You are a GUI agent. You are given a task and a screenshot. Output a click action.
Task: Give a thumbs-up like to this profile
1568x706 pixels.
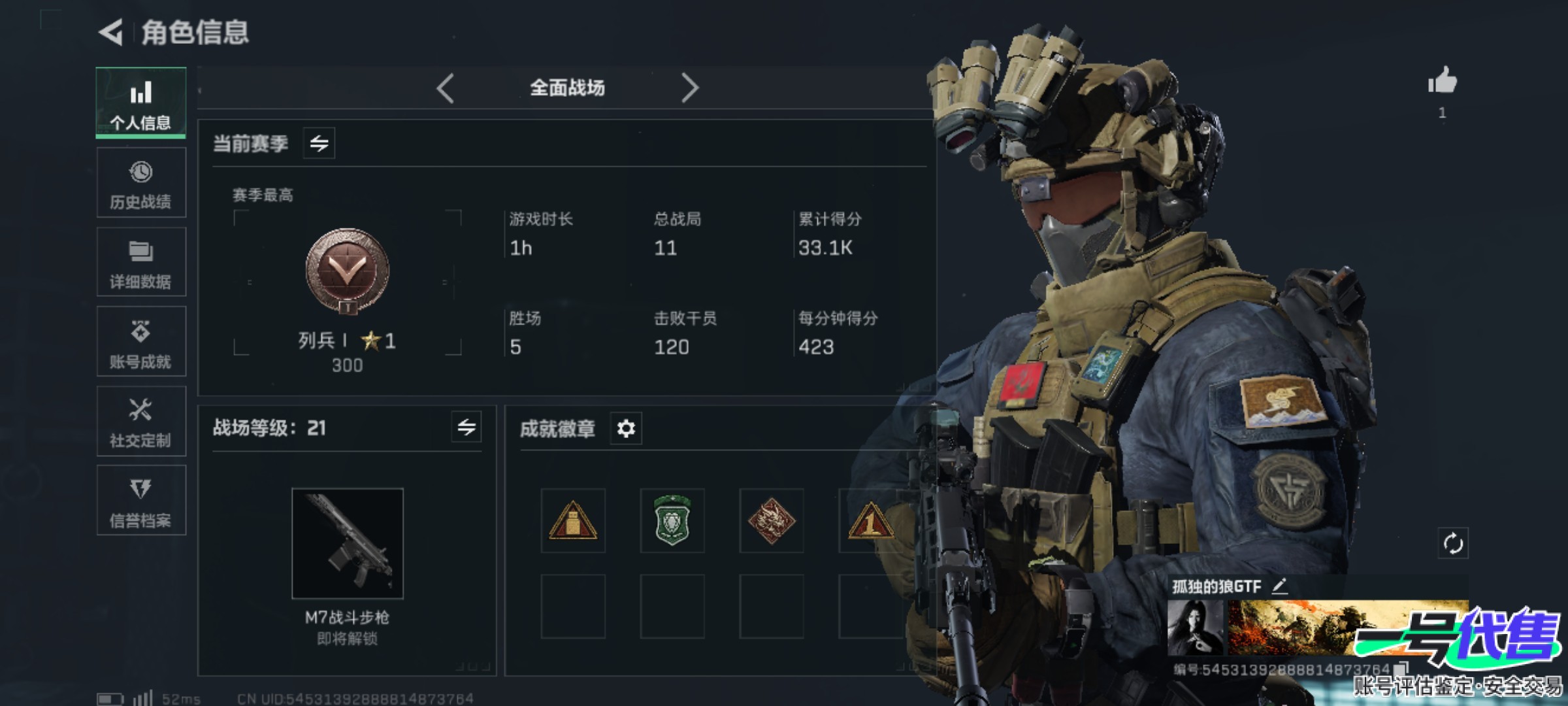click(x=1443, y=82)
